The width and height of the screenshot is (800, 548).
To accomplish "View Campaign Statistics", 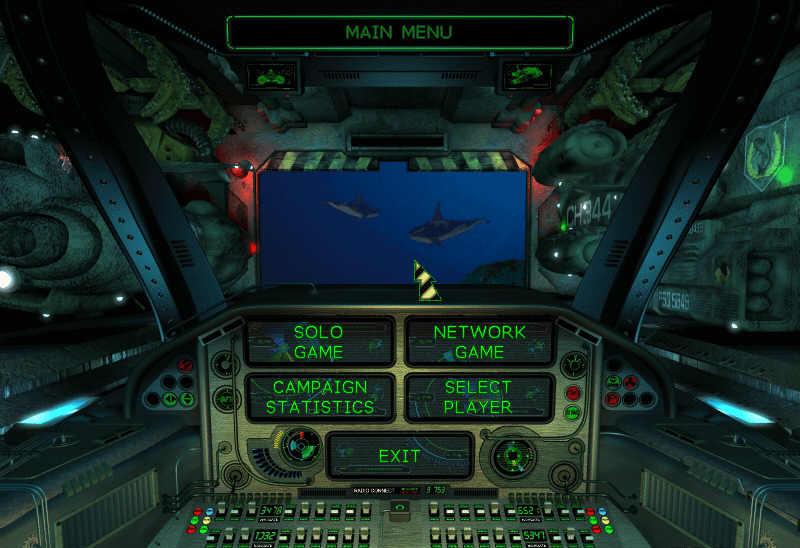I will point(319,397).
